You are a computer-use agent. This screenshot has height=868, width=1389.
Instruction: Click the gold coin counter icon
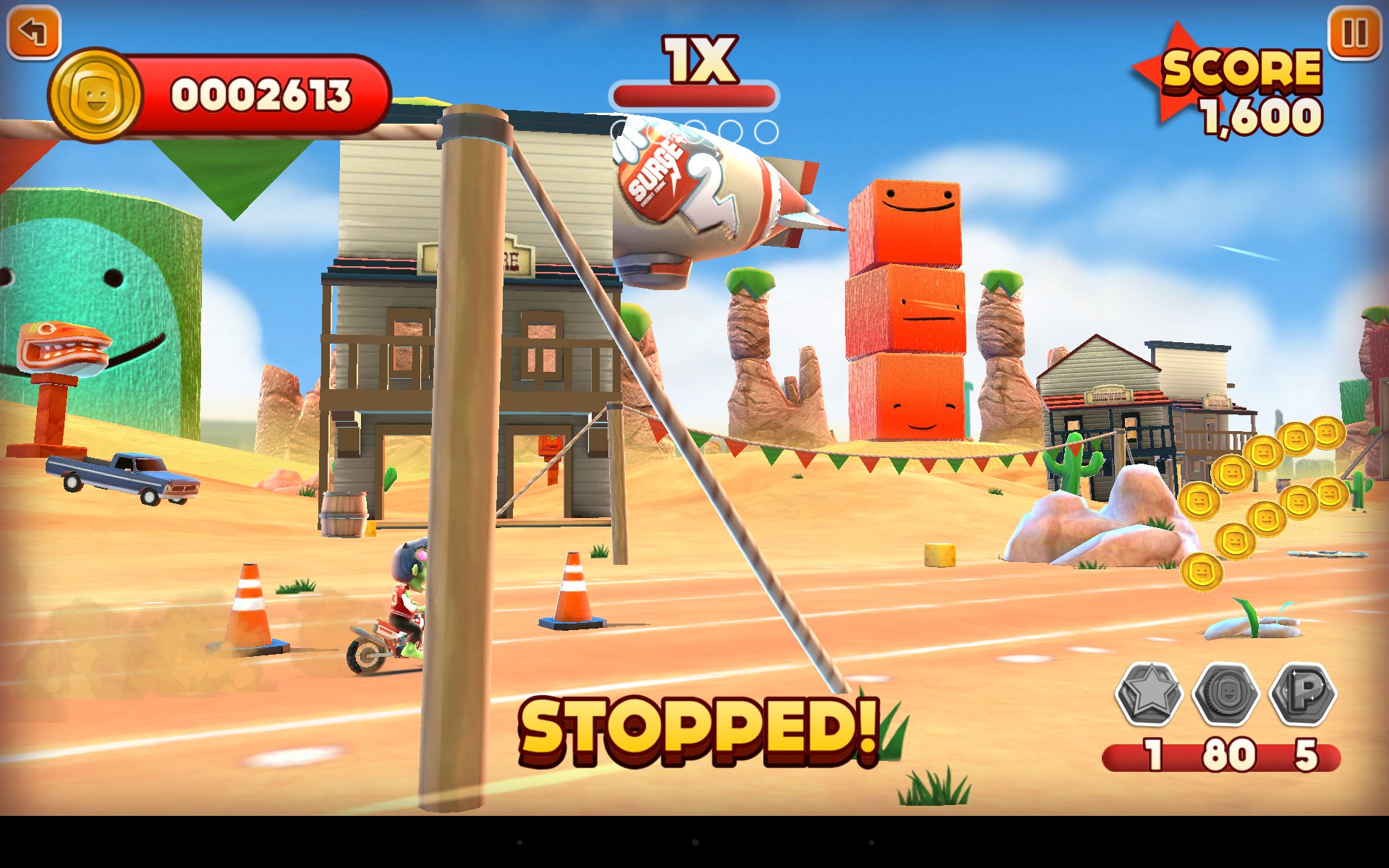pos(95,95)
